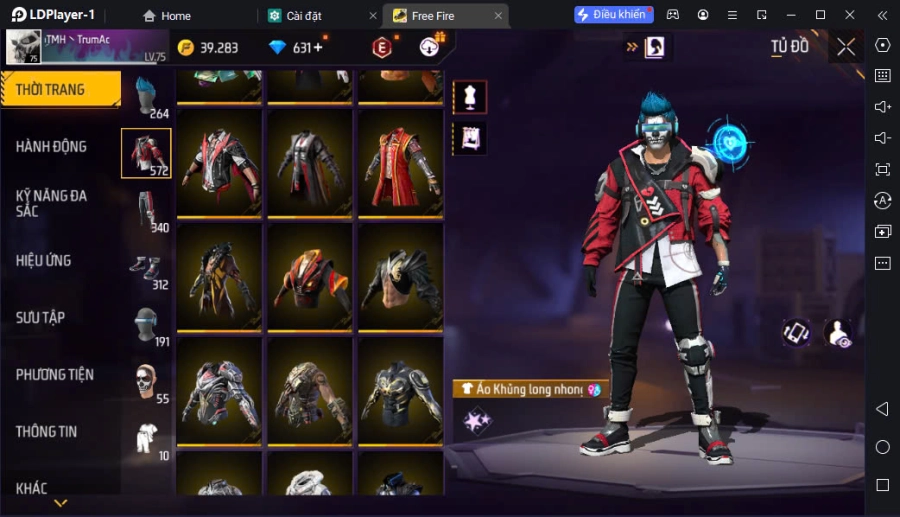The width and height of the screenshot is (900, 517).
Task: Switch to the Hành Động category
Action: (x=51, y=147)
